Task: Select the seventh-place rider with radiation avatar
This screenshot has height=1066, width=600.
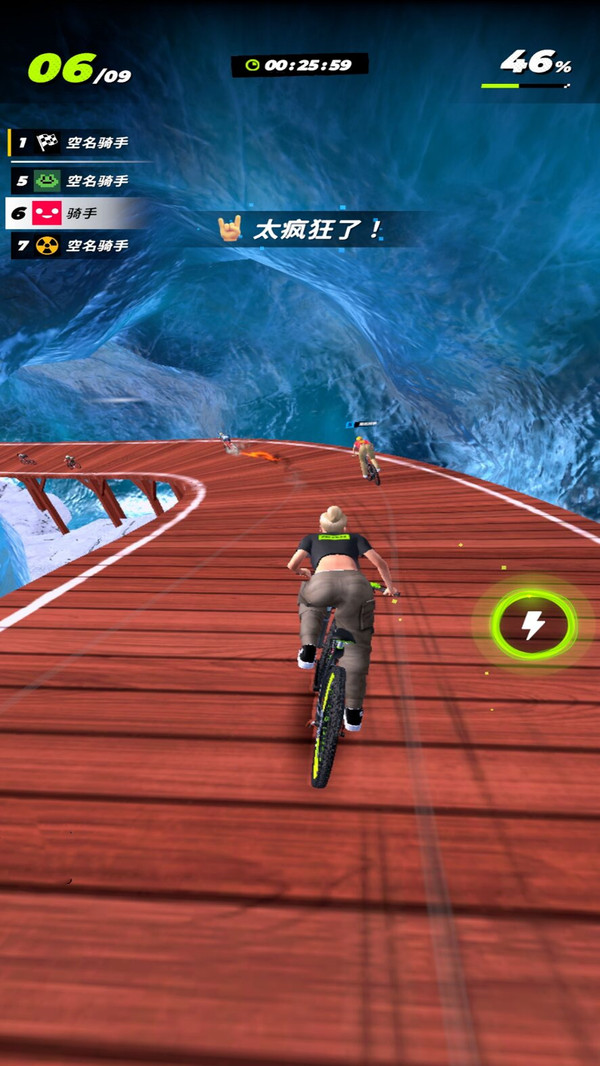Action: [82, 245]
